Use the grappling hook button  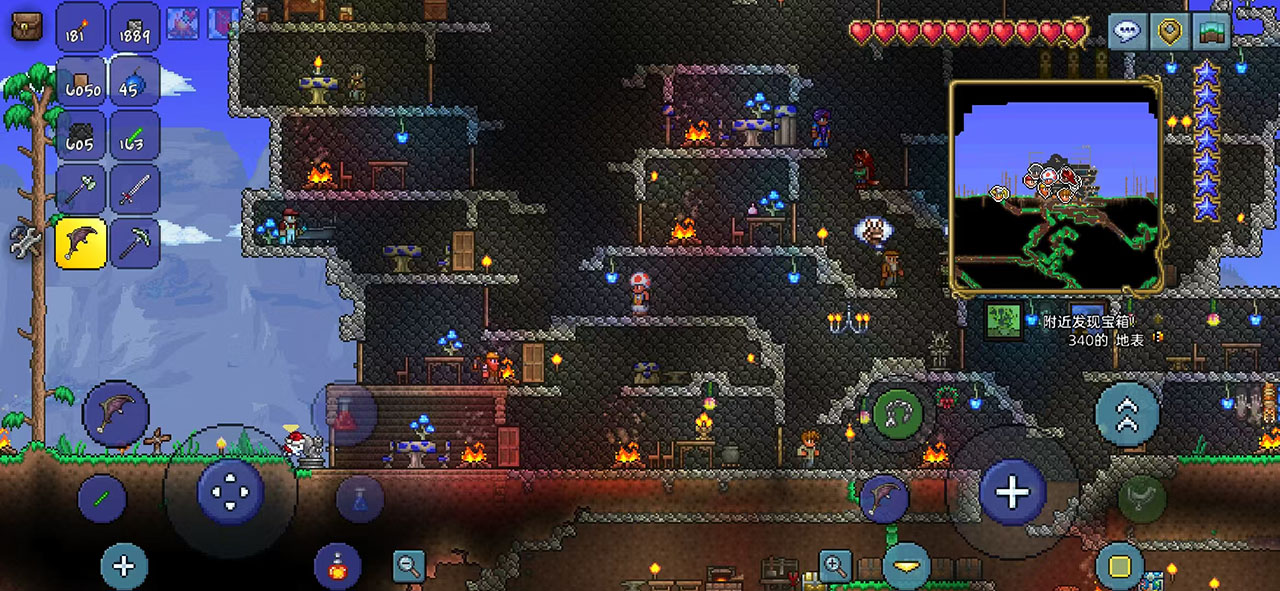pos(897,411)
